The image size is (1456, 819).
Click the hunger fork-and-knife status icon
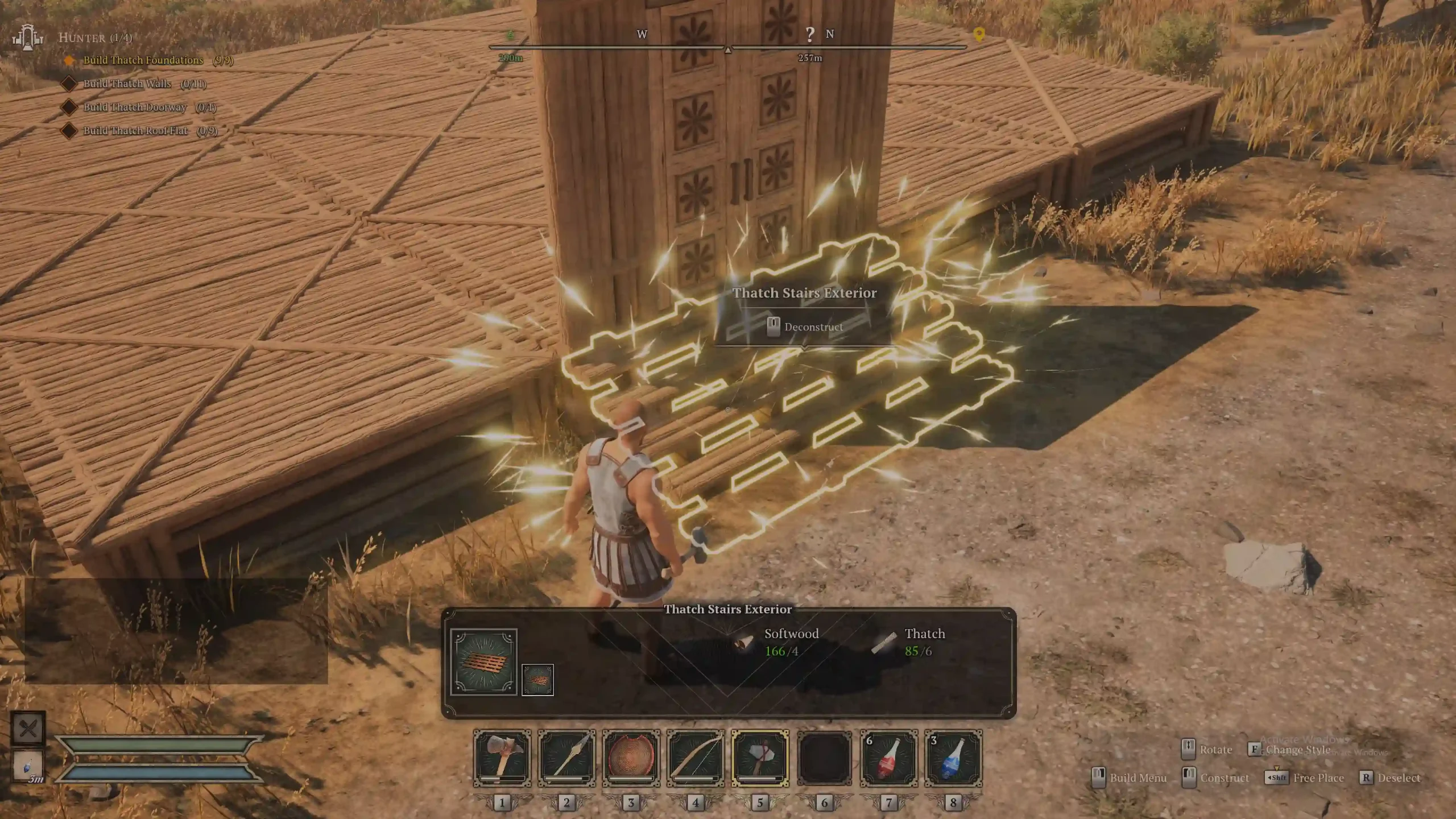[x=28, y=728]
